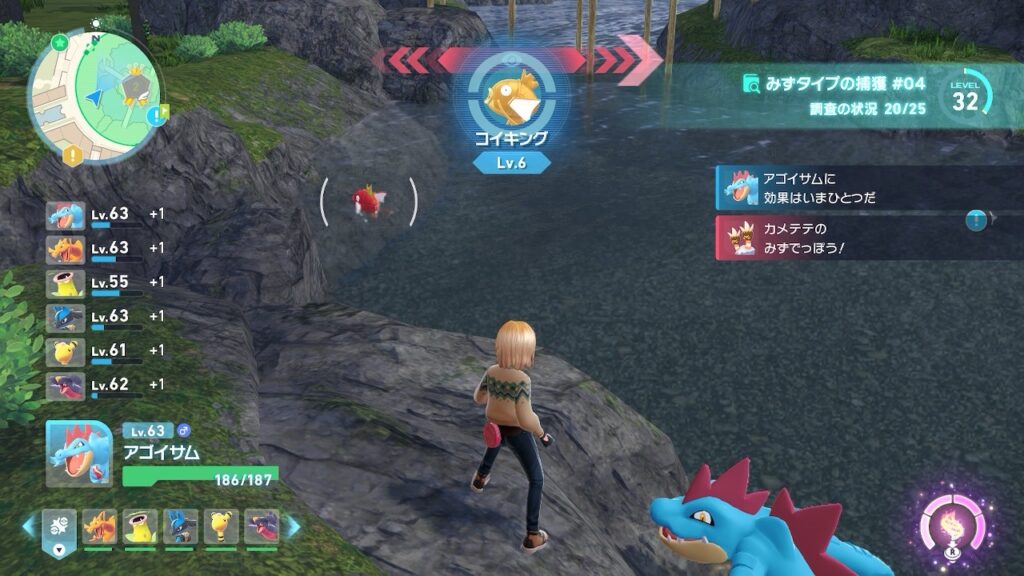
Task: Select the green star marker on the minimap
Action: 61,43
